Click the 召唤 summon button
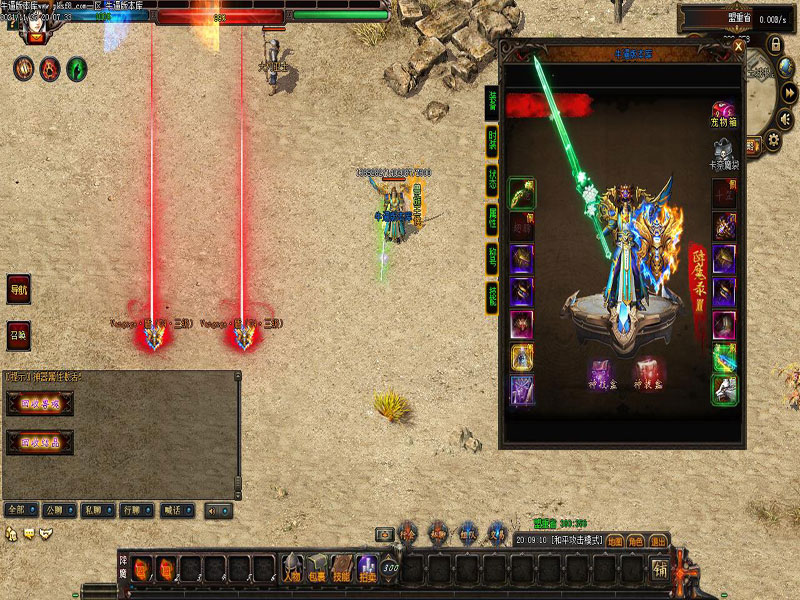The width and height of the screenshot is (800, 600). click(x=19, y=334)
